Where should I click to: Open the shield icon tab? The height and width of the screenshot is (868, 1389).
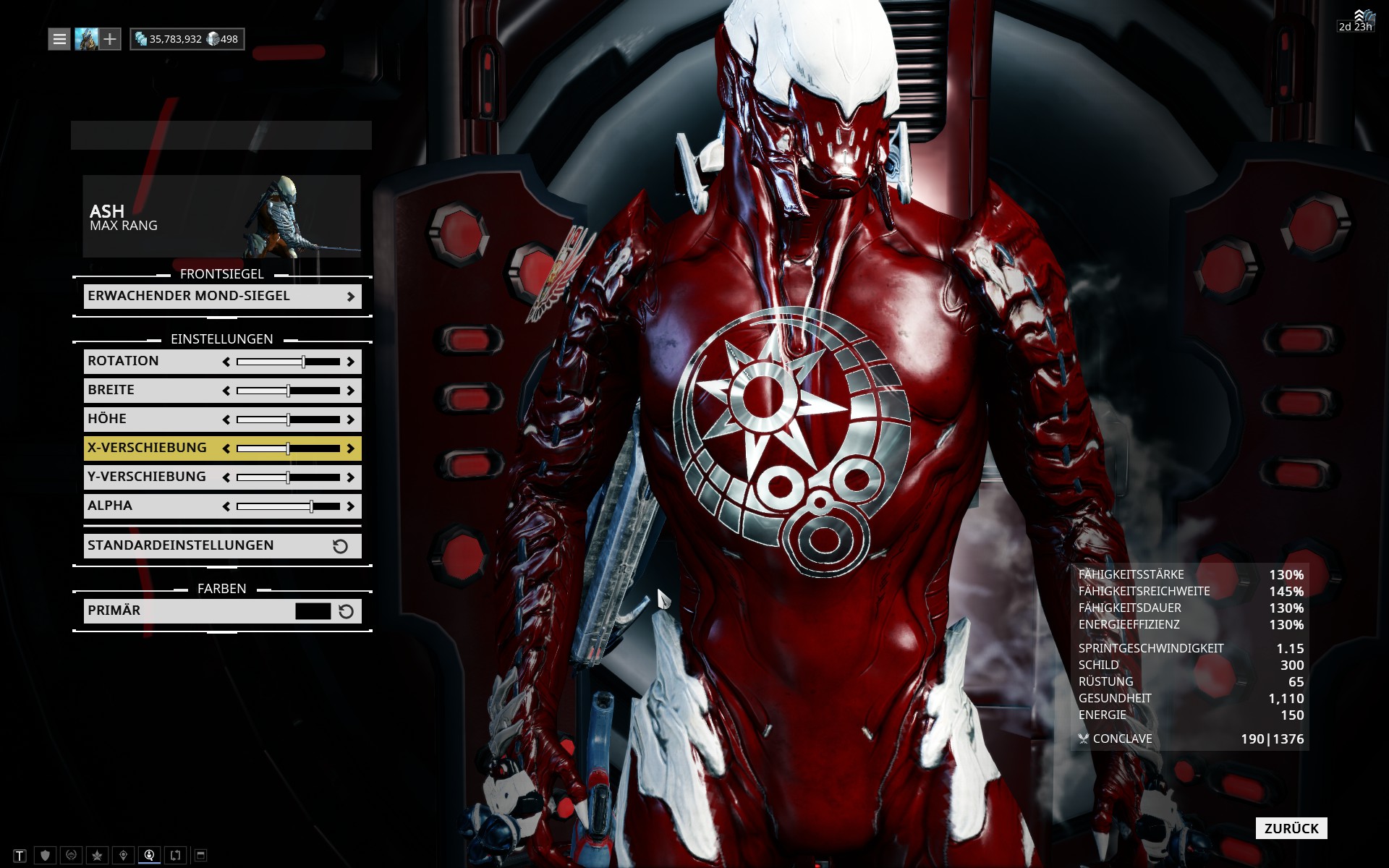(45, 856)
